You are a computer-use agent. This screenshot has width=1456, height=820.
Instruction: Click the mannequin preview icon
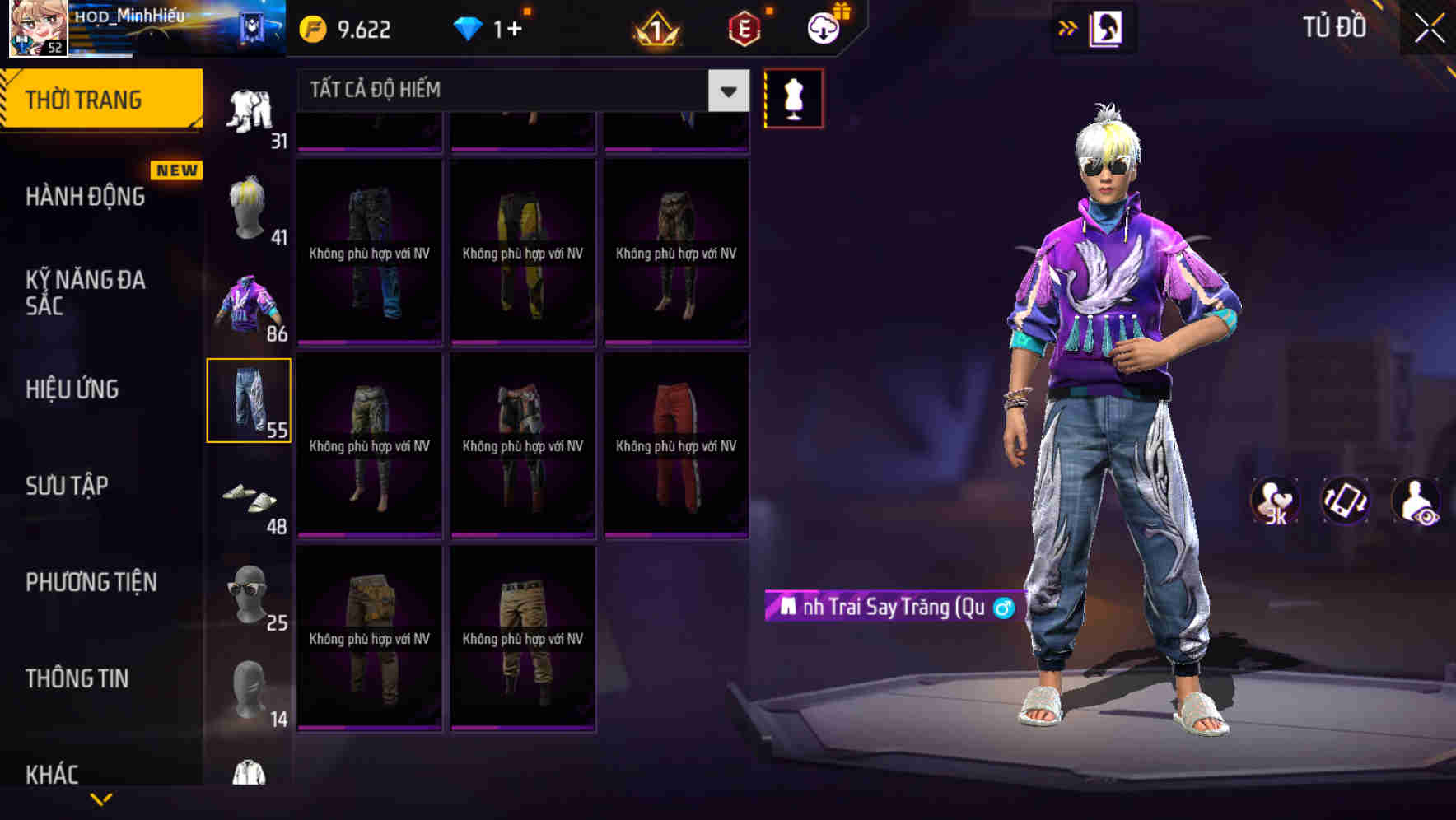click(793, 98)
